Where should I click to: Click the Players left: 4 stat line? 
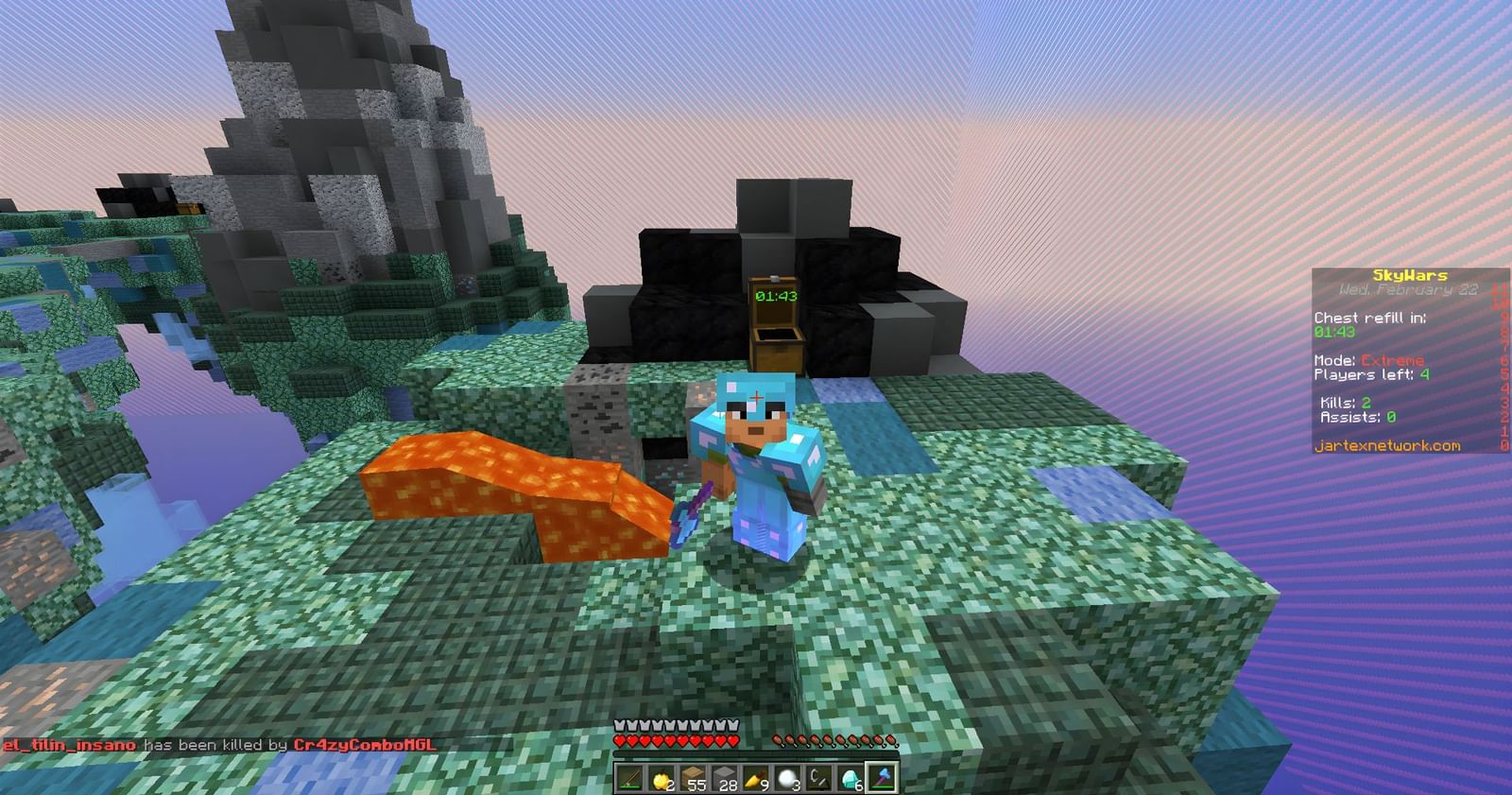tap(1370, 373)
